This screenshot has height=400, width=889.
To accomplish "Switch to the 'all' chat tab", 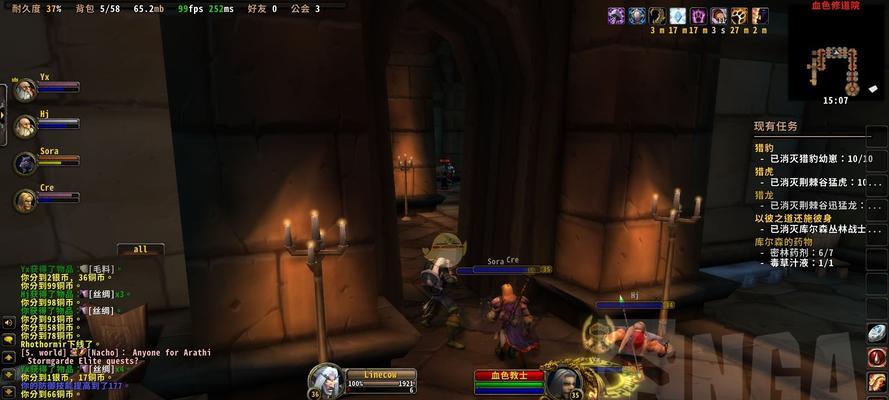I will [140, 250].
